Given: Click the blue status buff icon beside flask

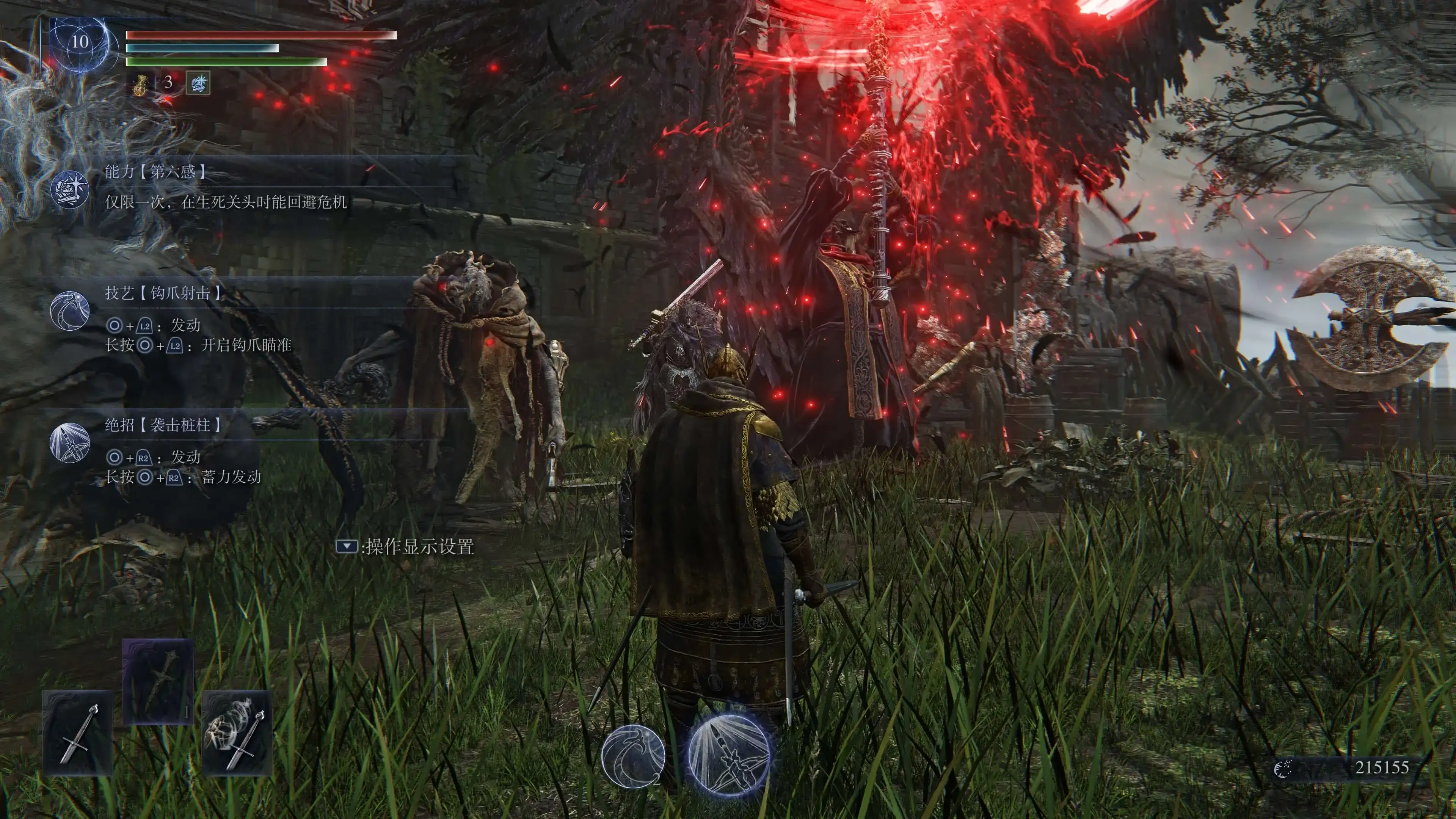Looking at the screenshot, I should tap(198, 83).
